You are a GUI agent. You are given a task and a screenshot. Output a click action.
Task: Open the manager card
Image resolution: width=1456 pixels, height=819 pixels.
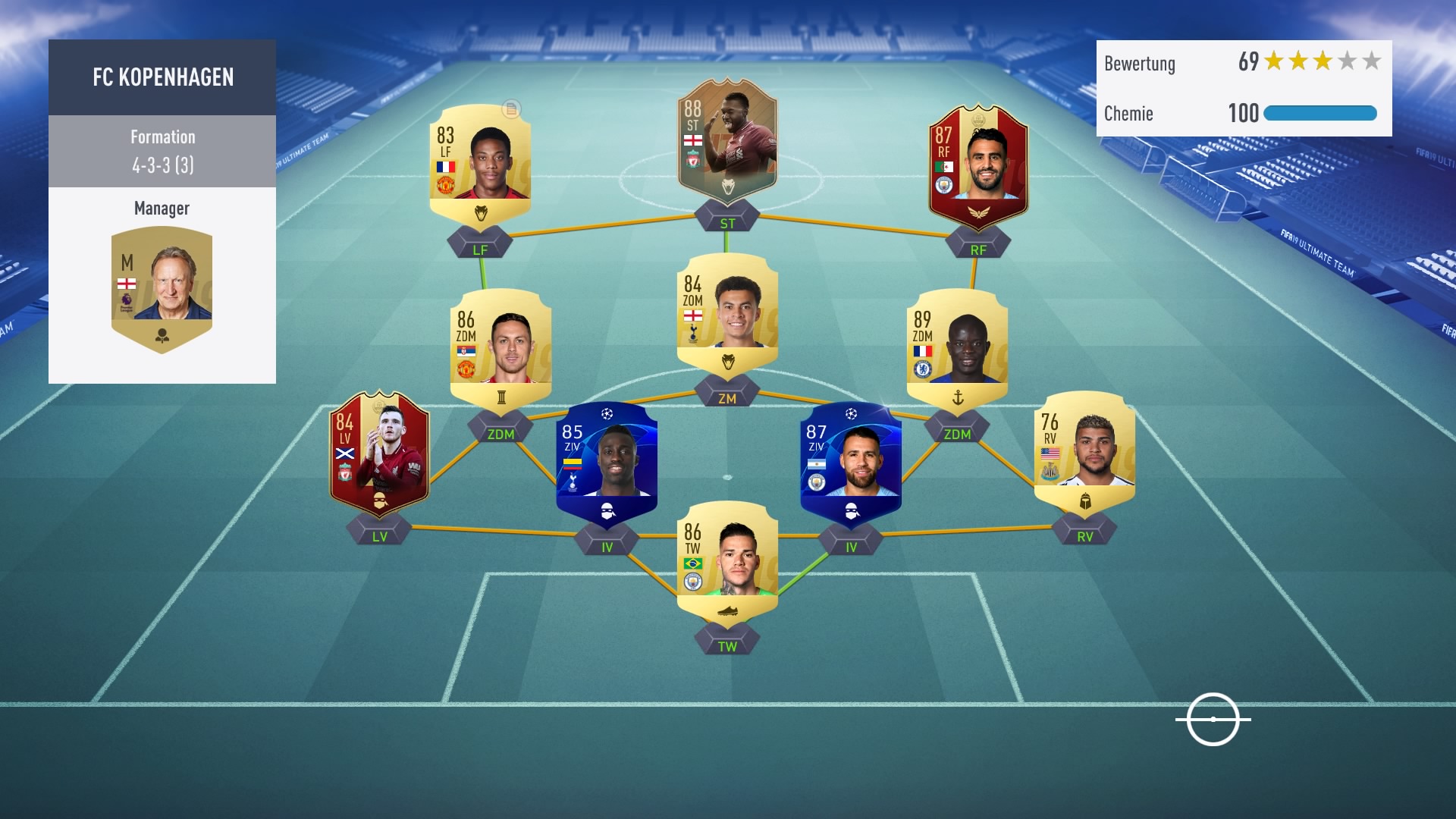click(x=162, y=288)
